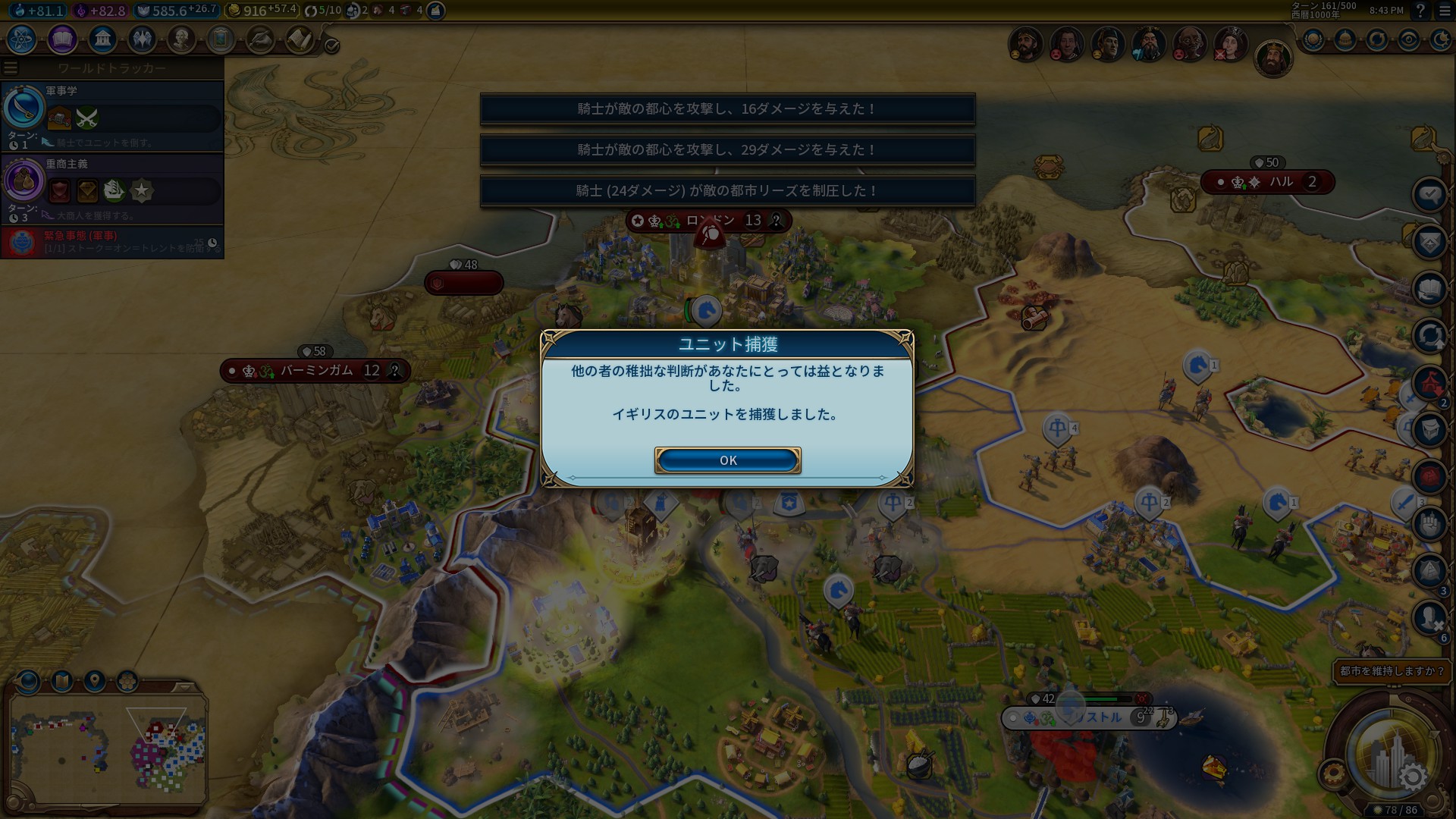
Task: Open the civics tree book icon
Action: click(62, 39)
